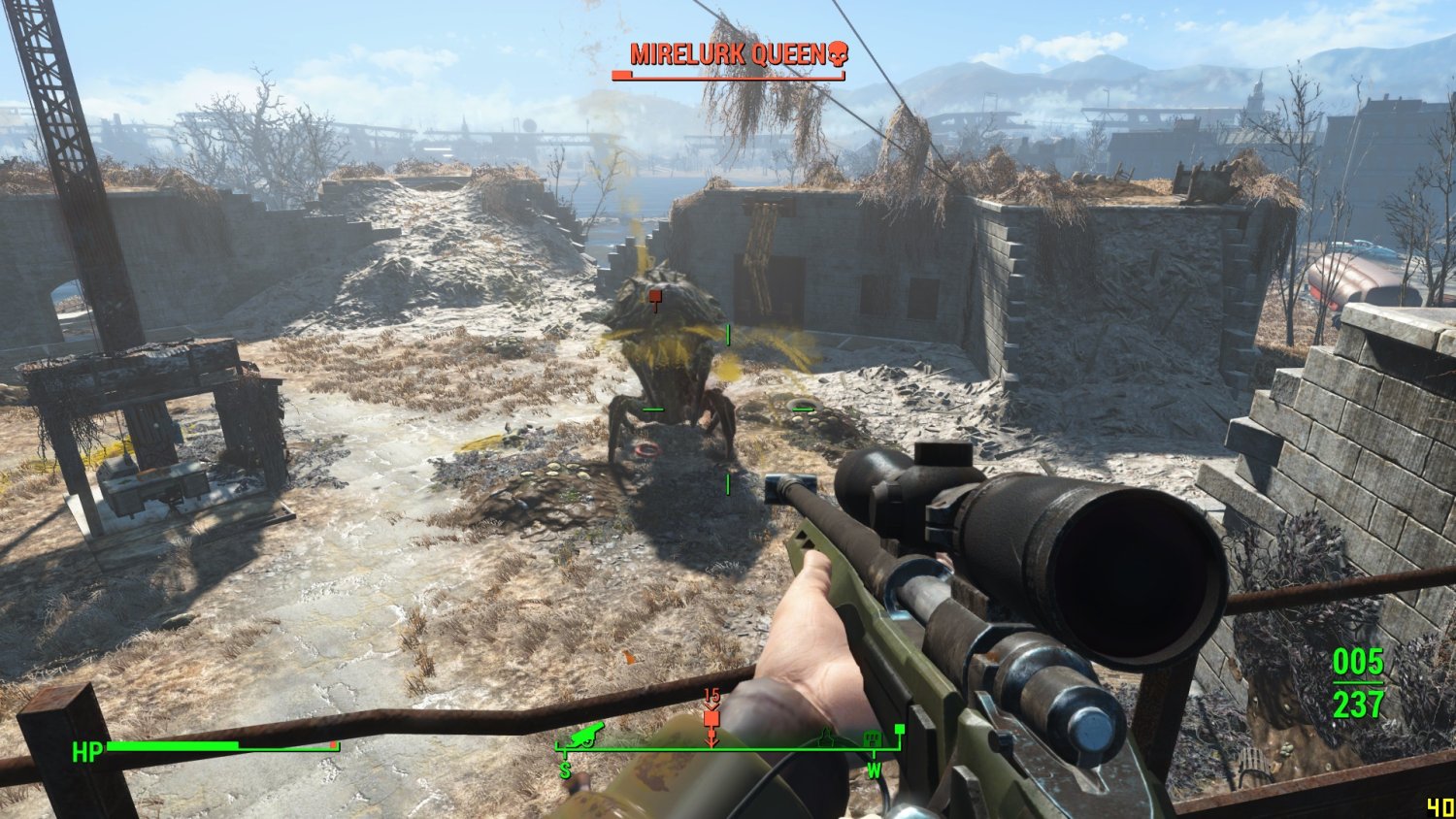Click the green square marker at compass end

tap(900, 729)
